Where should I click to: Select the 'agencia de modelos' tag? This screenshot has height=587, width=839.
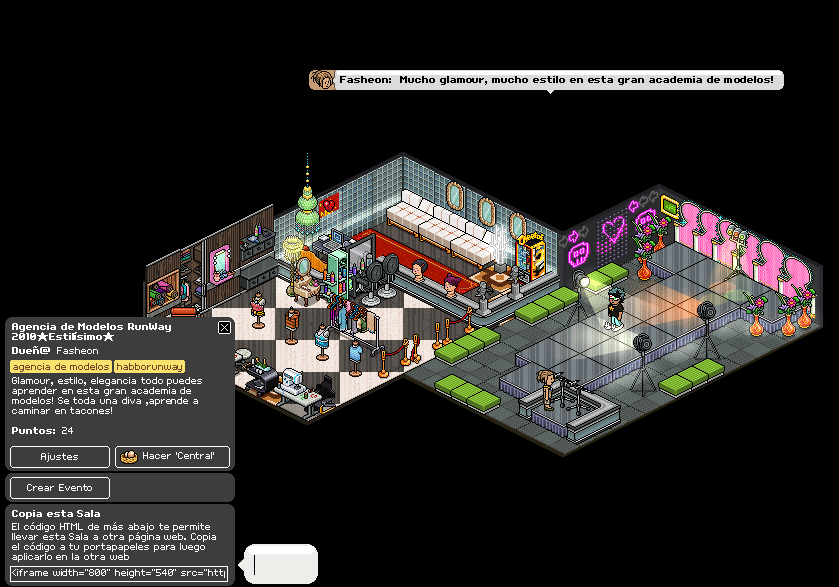click(60, 367)
